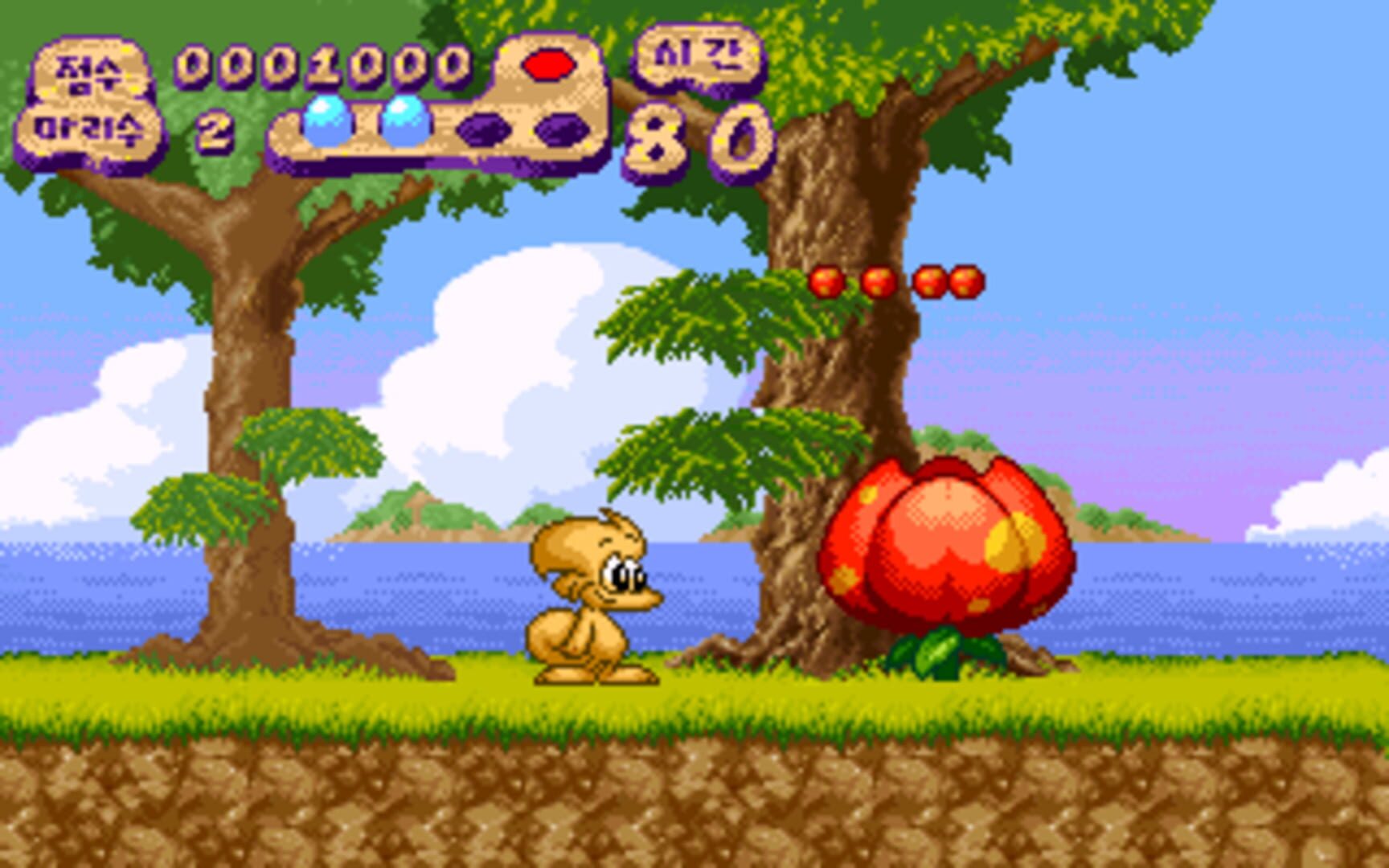Viewport: 1389px width, 868px height.
Task: Toggle the first empty dark slot on the item bar
Action: click(484, 127)
